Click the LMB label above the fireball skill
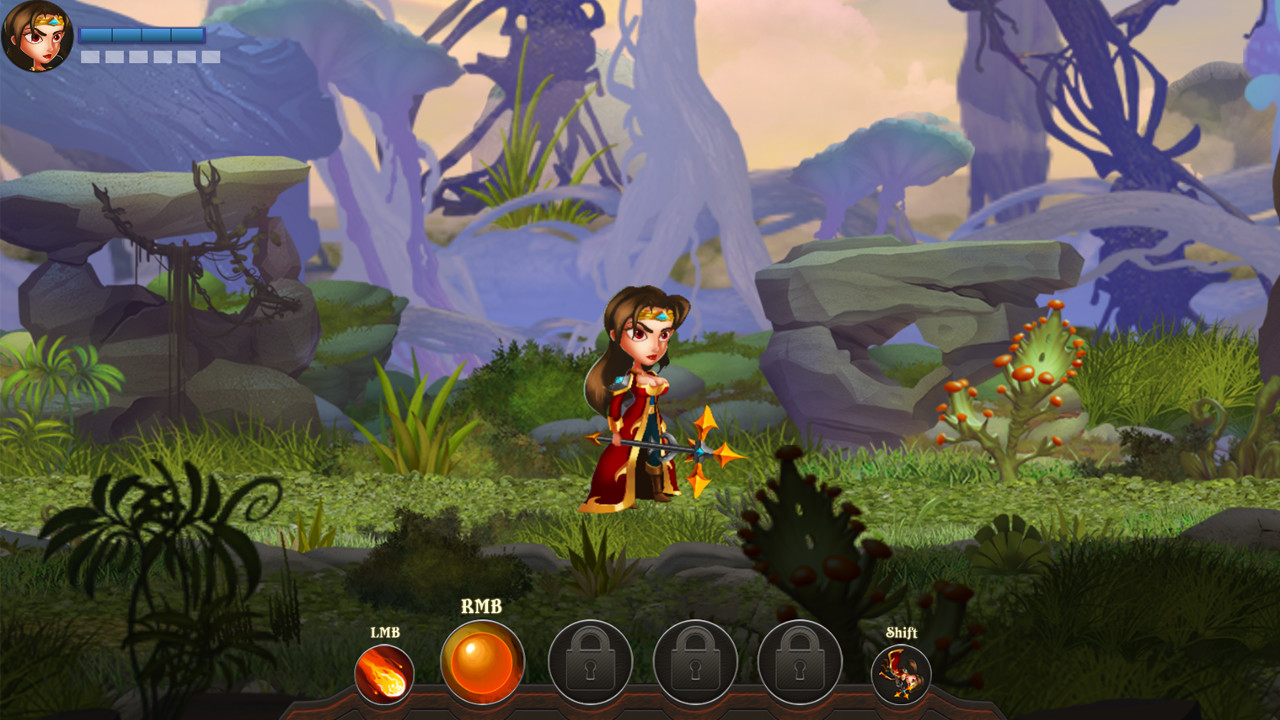 pos(385,632)
